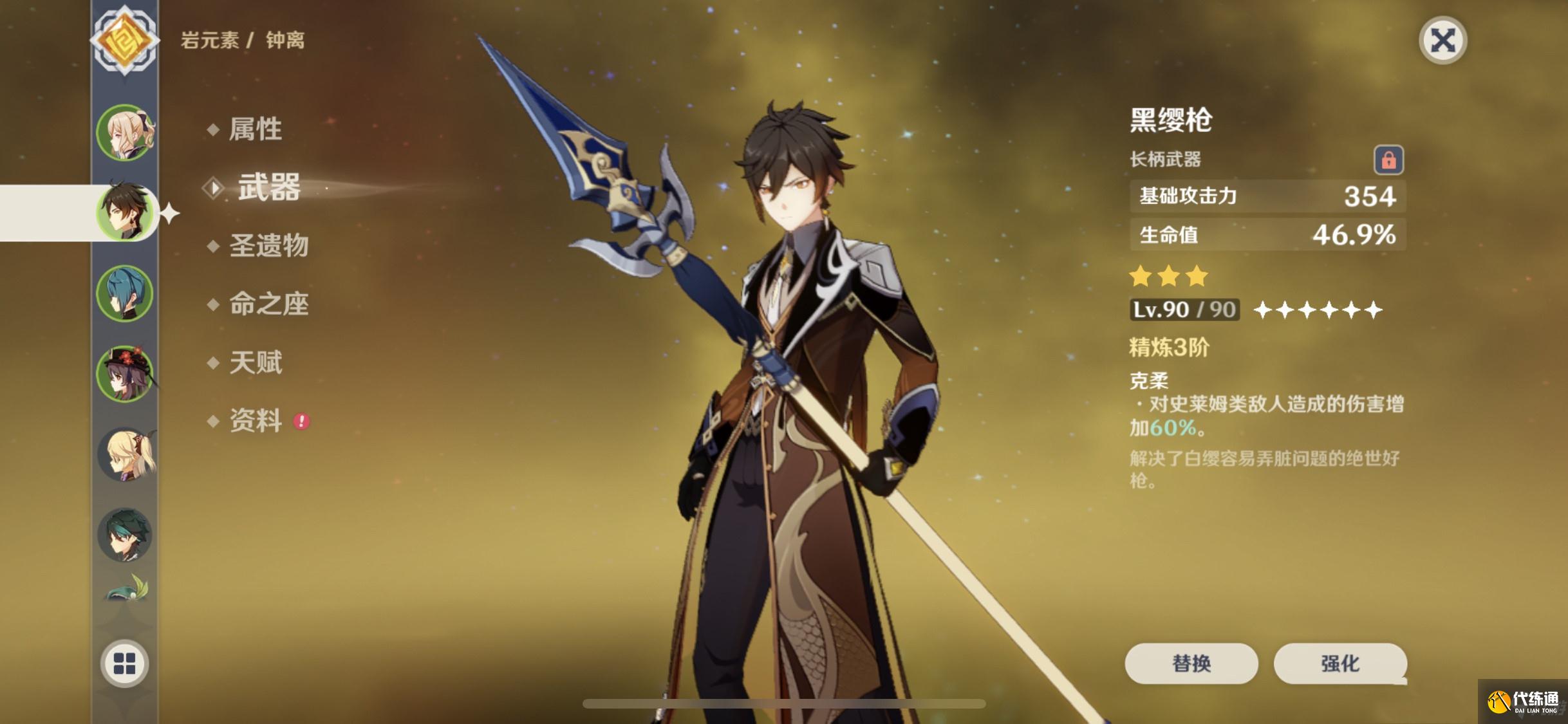
Task: Select the 武器 weapon tab
Action: [x=268, y=187]
